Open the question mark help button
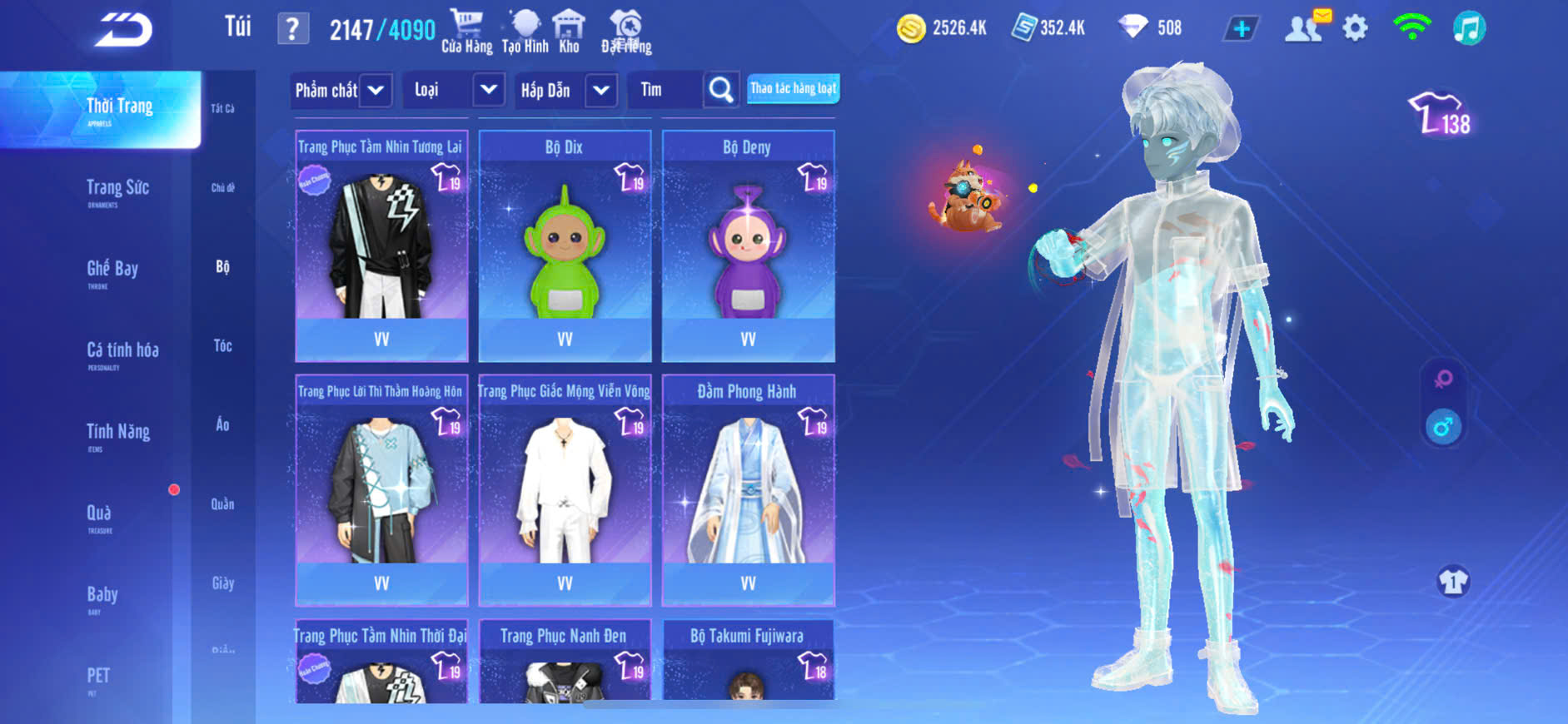This screenshot has height=724, width=1568. click(x=292, y=29)
